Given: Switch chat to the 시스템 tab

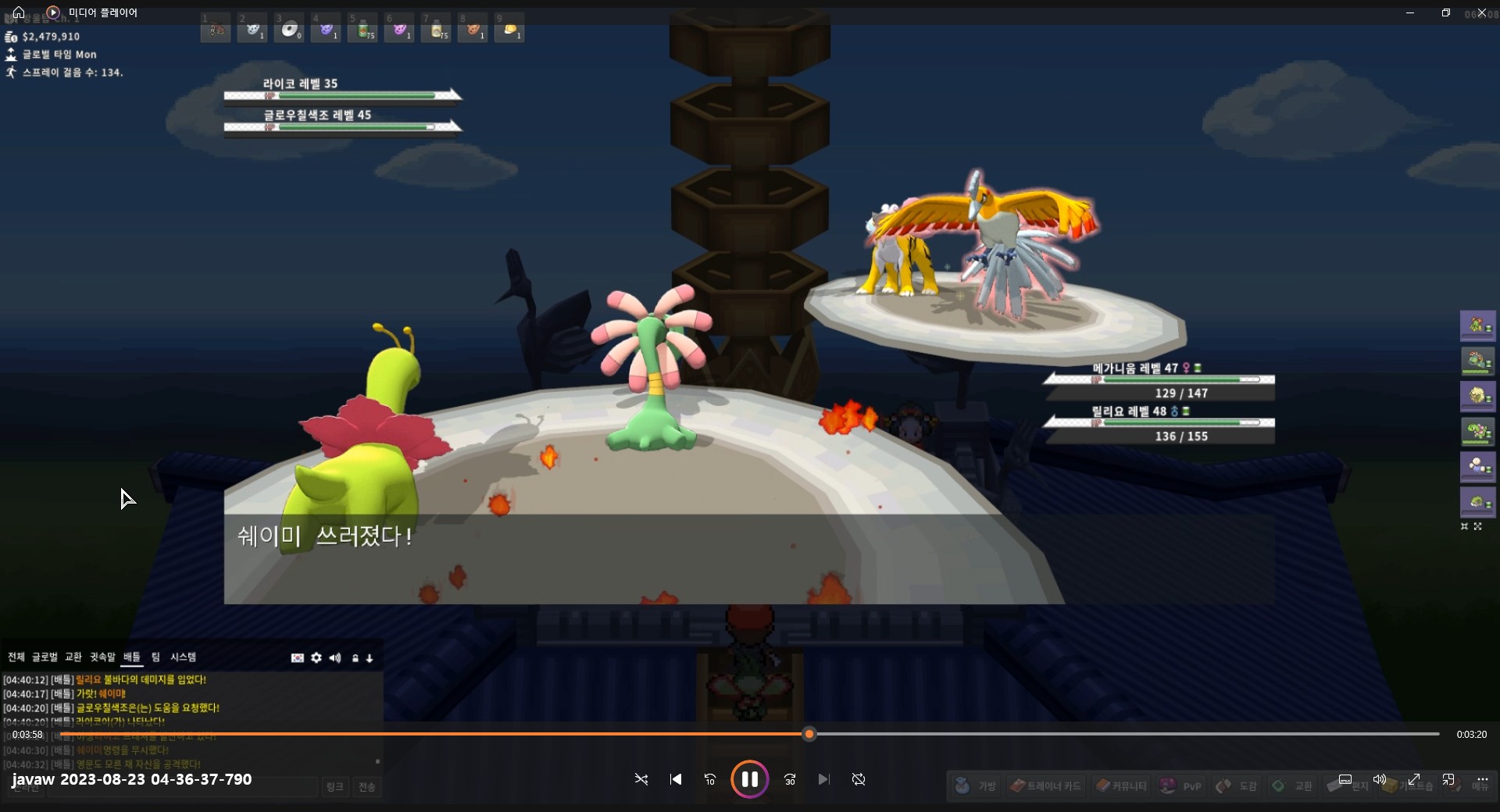Looking at the screenshot, I should point(184,657).
